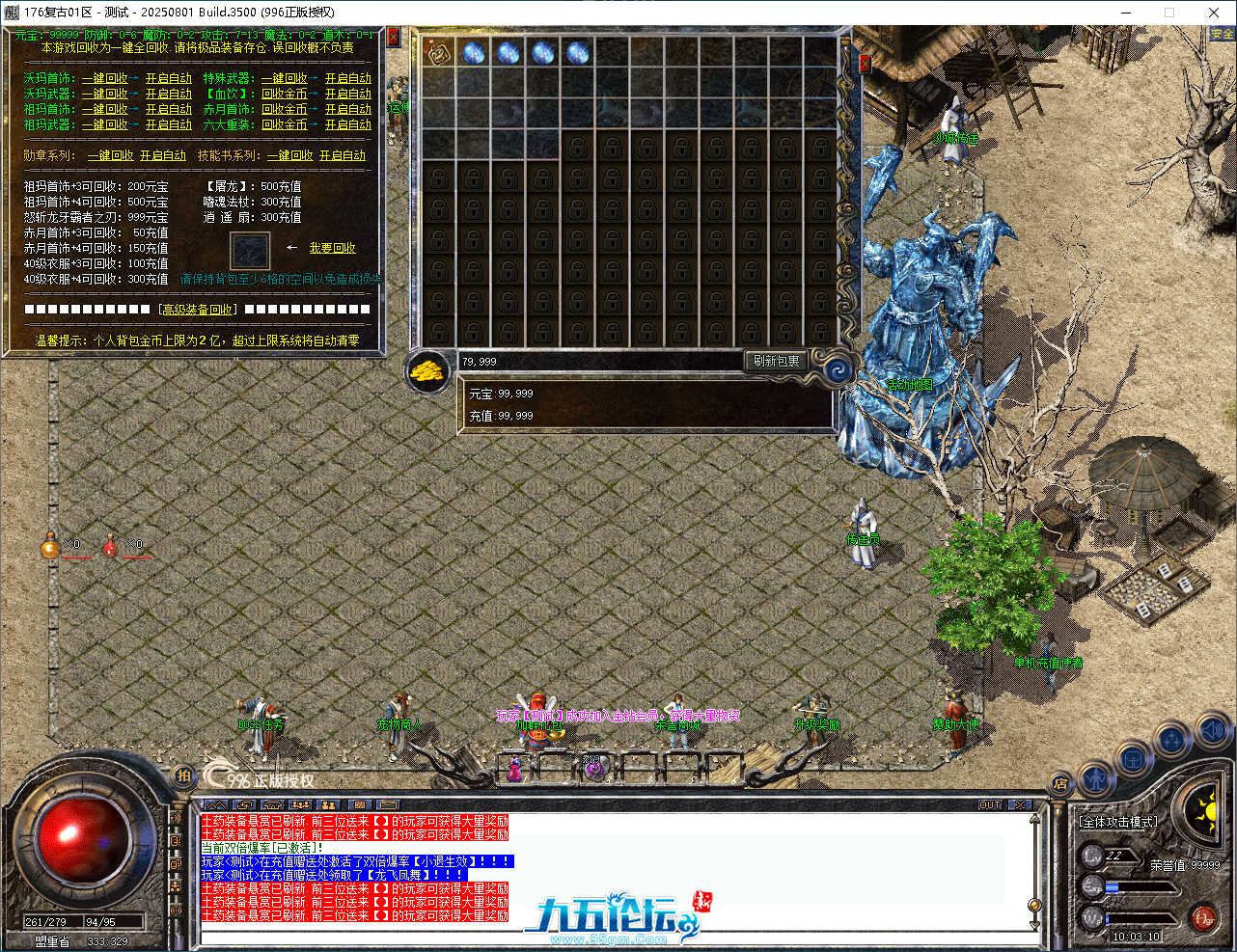The image size is (1237, 952).
Task: Mute game audio via the speaker icon
Action: coord(1211,731)
